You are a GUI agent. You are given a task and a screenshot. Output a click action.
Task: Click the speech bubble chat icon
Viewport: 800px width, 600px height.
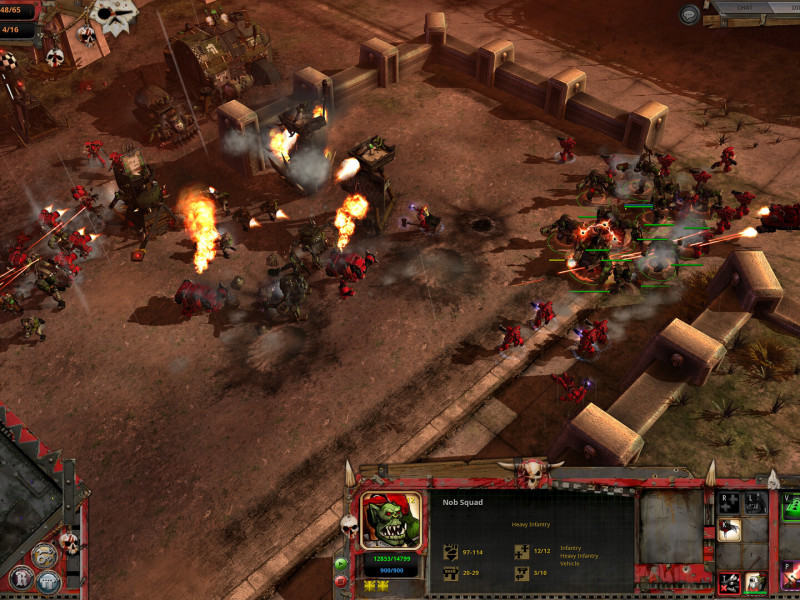click(689, 14)
